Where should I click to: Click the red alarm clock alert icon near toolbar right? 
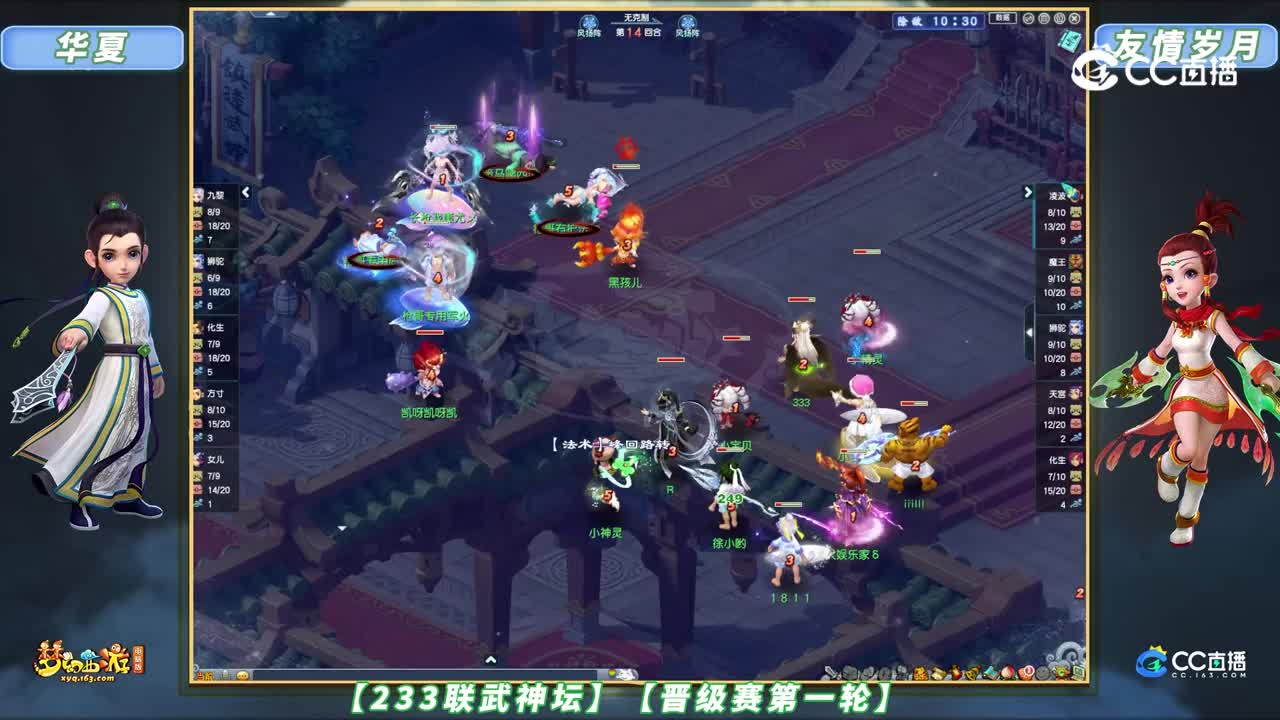point(1028,672)
